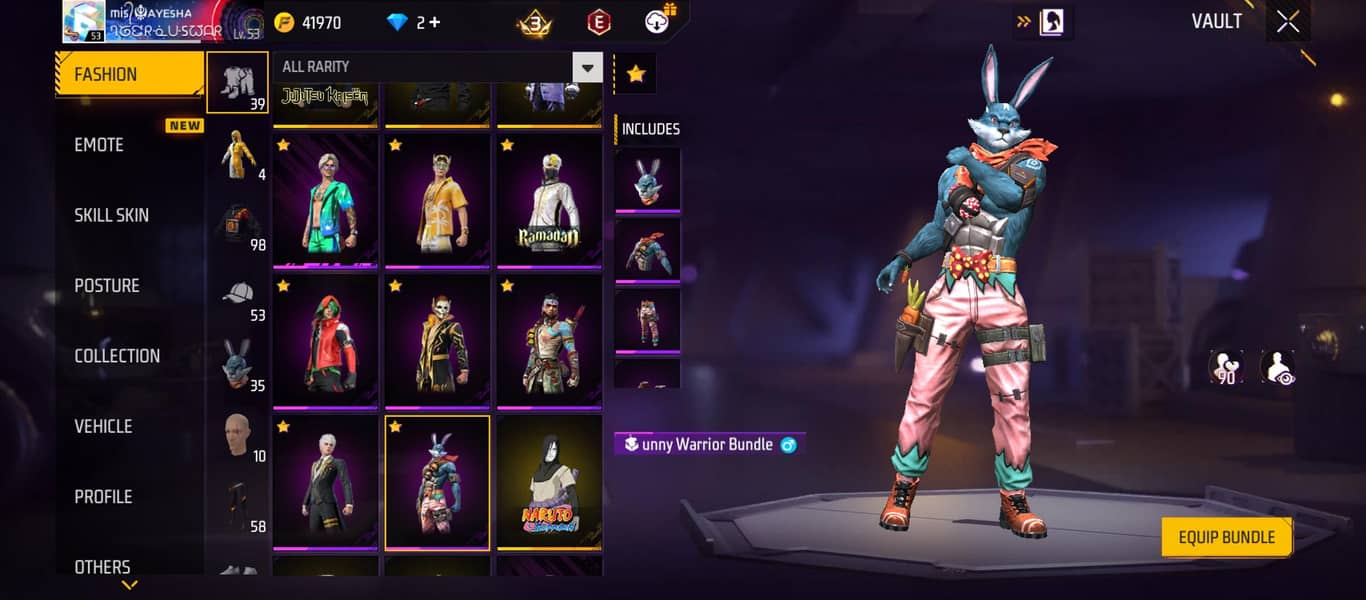This screenshot has height=600, width=1366.
Task: Equip the Bunny Warrior bundle
Action: [x=1226, y=537]
